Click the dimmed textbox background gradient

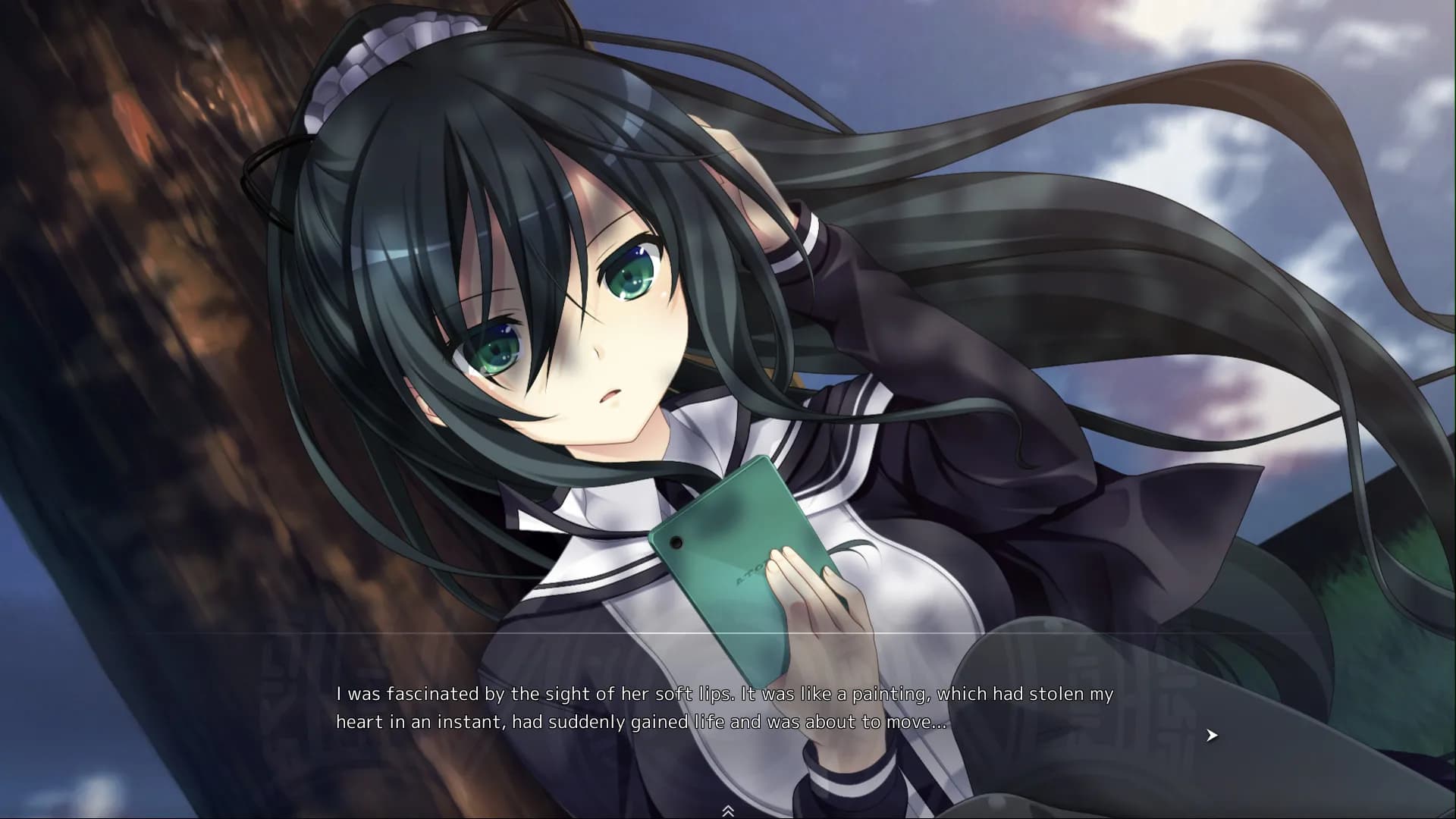tap(227, 728)
